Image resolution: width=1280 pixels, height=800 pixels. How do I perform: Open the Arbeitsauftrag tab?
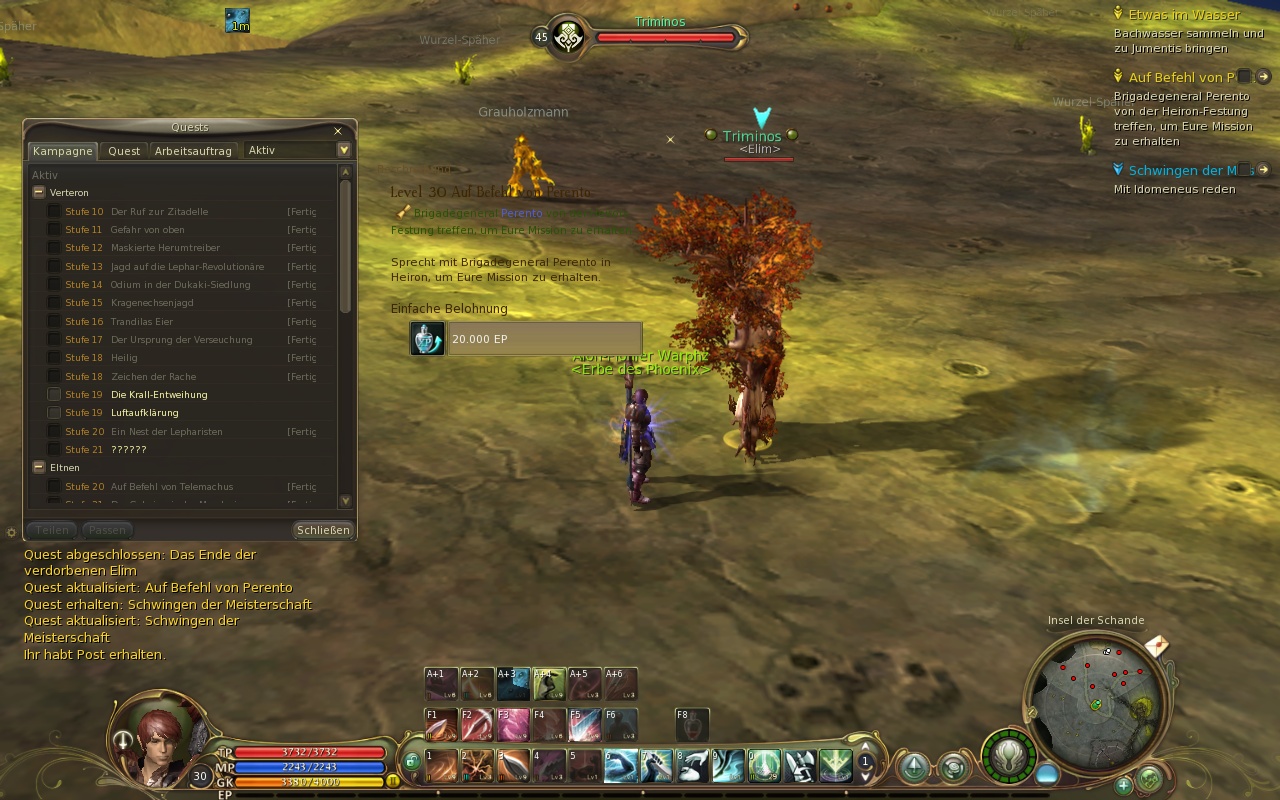tap(193, 151)
